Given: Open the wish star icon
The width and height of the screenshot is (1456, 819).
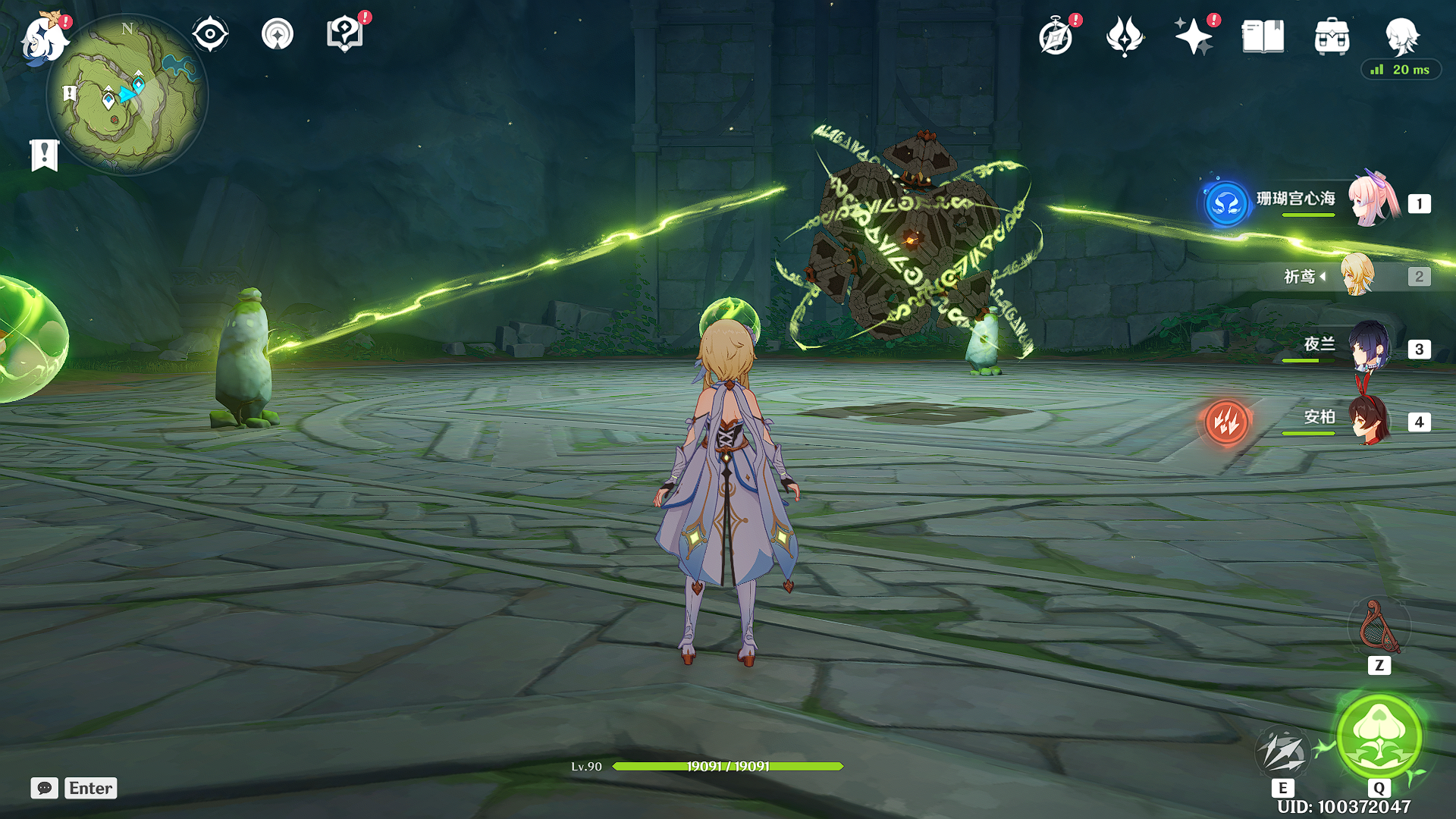Looking at the screenshot, I should coord(1193,36).
